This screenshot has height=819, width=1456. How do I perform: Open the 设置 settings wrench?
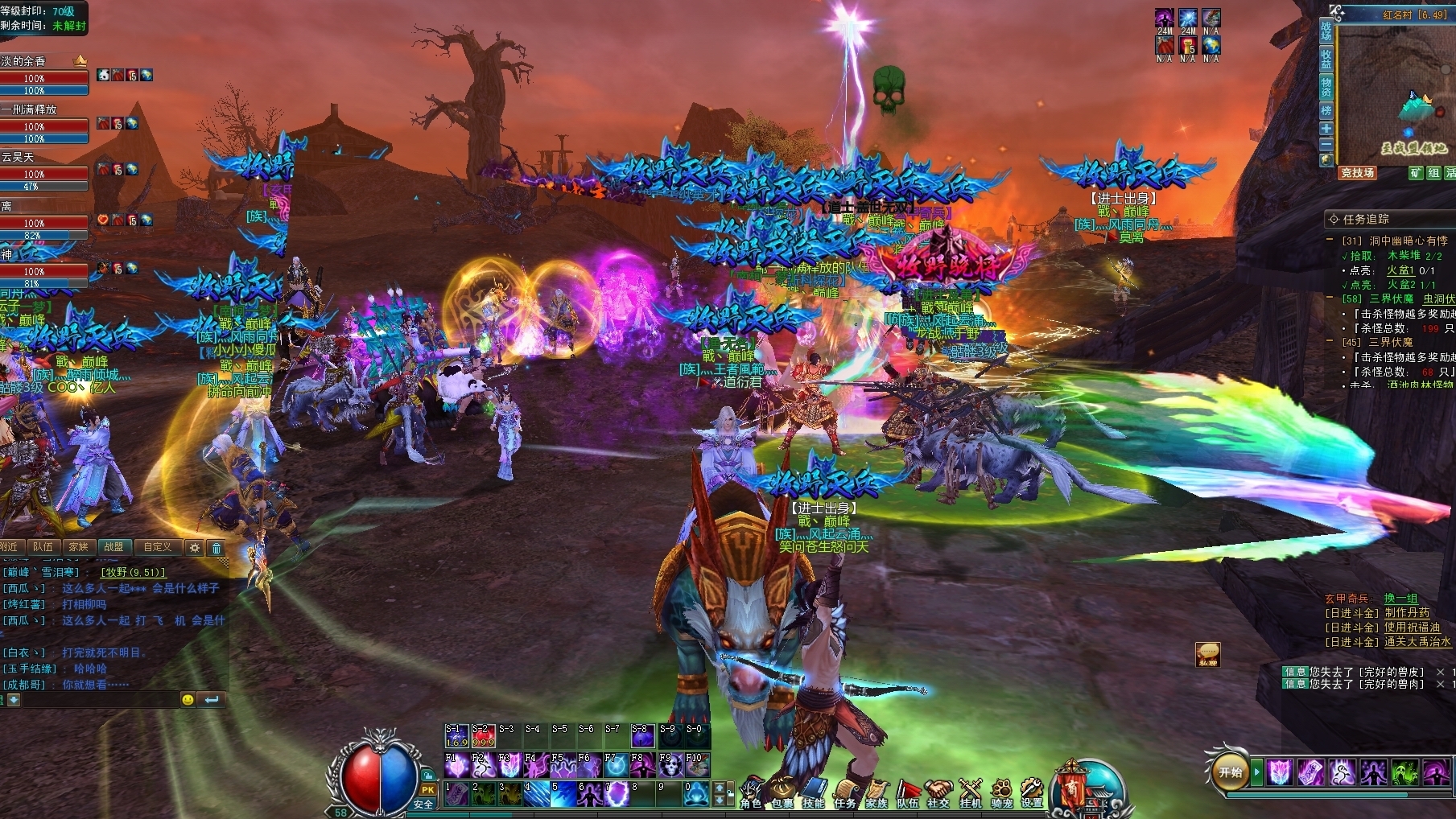[1032, 792]
